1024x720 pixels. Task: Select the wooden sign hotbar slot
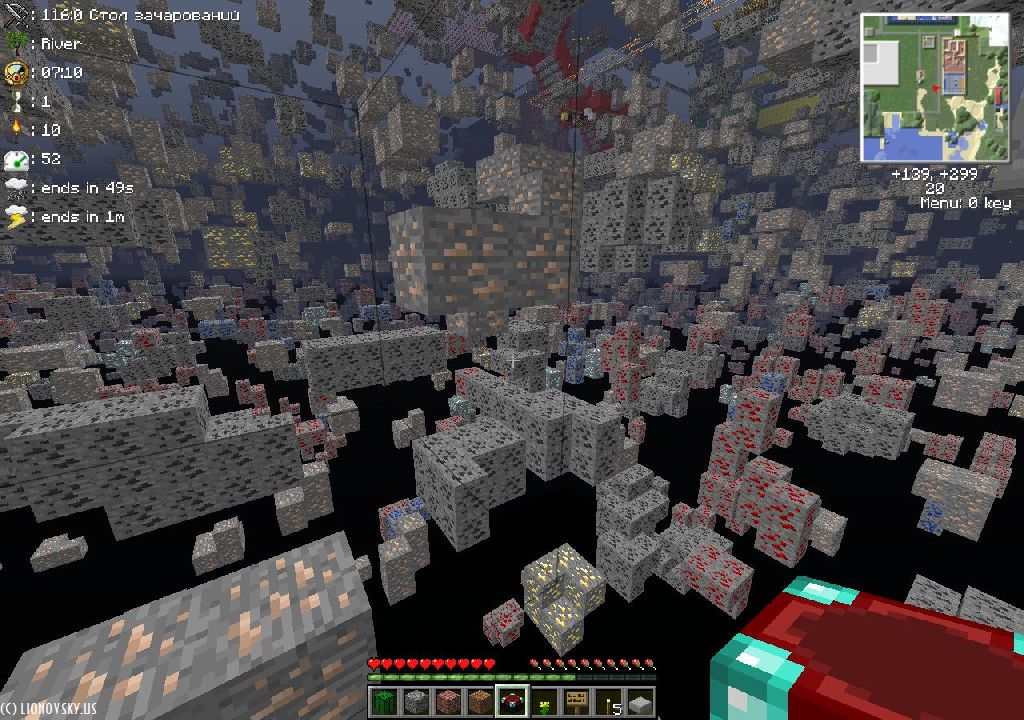pos(576,702)
